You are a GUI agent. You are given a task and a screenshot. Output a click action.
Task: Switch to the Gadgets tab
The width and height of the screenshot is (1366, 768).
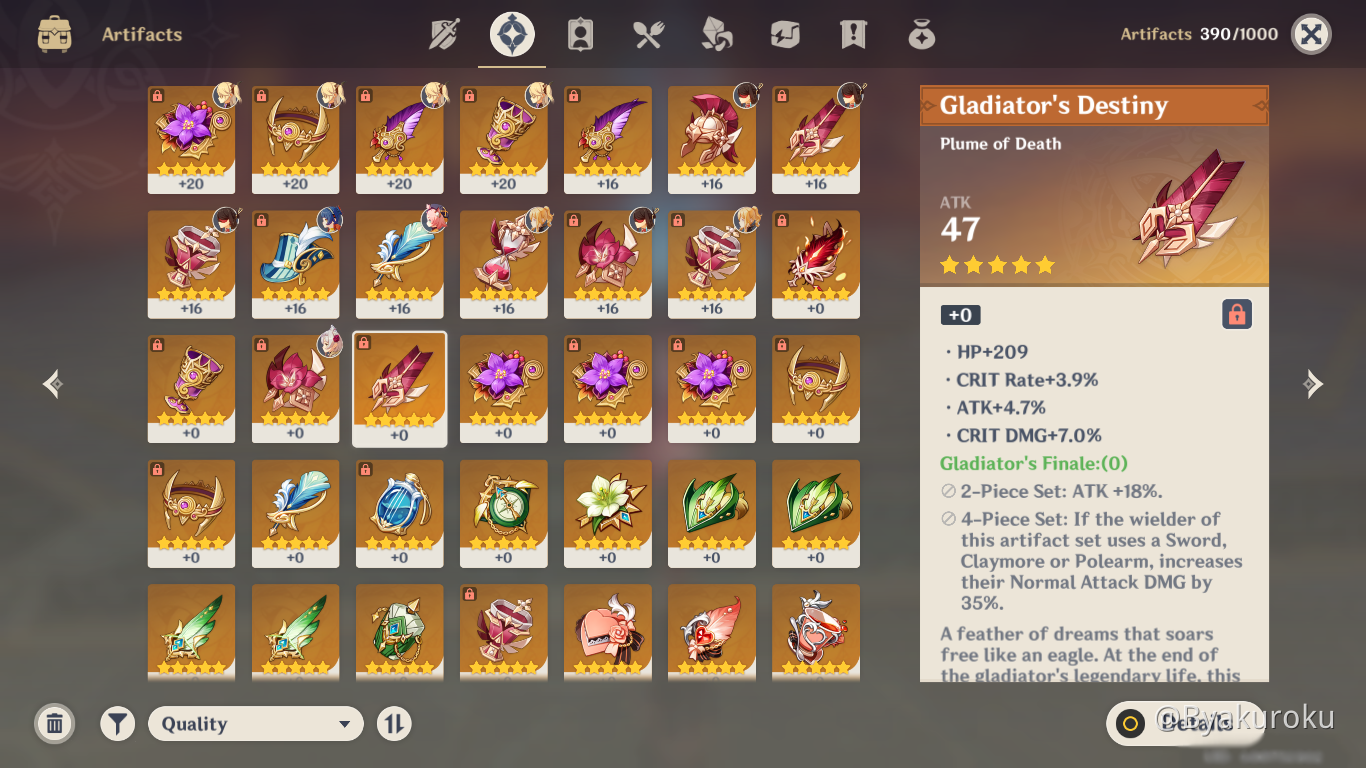tap(785, 35)
